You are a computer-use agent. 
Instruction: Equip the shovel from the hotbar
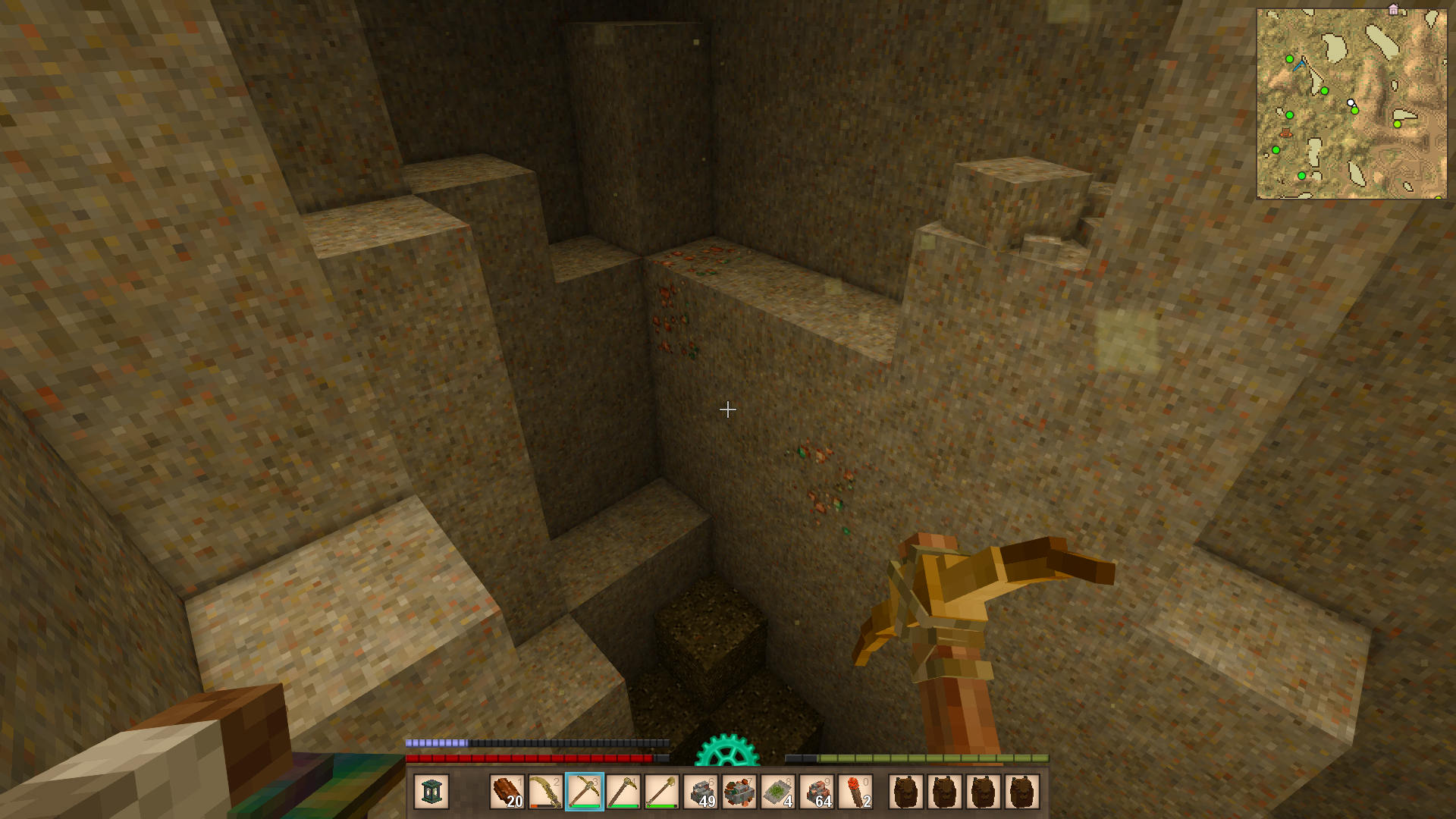tap(662, 792)
